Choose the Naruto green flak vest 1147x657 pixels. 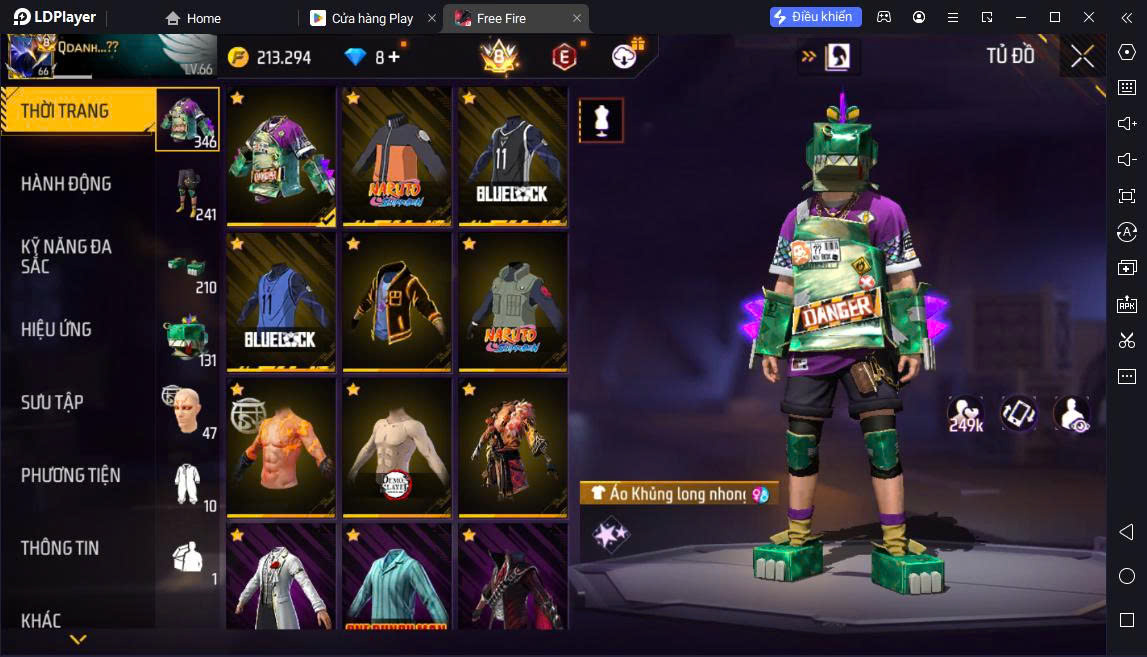(512, 301)
